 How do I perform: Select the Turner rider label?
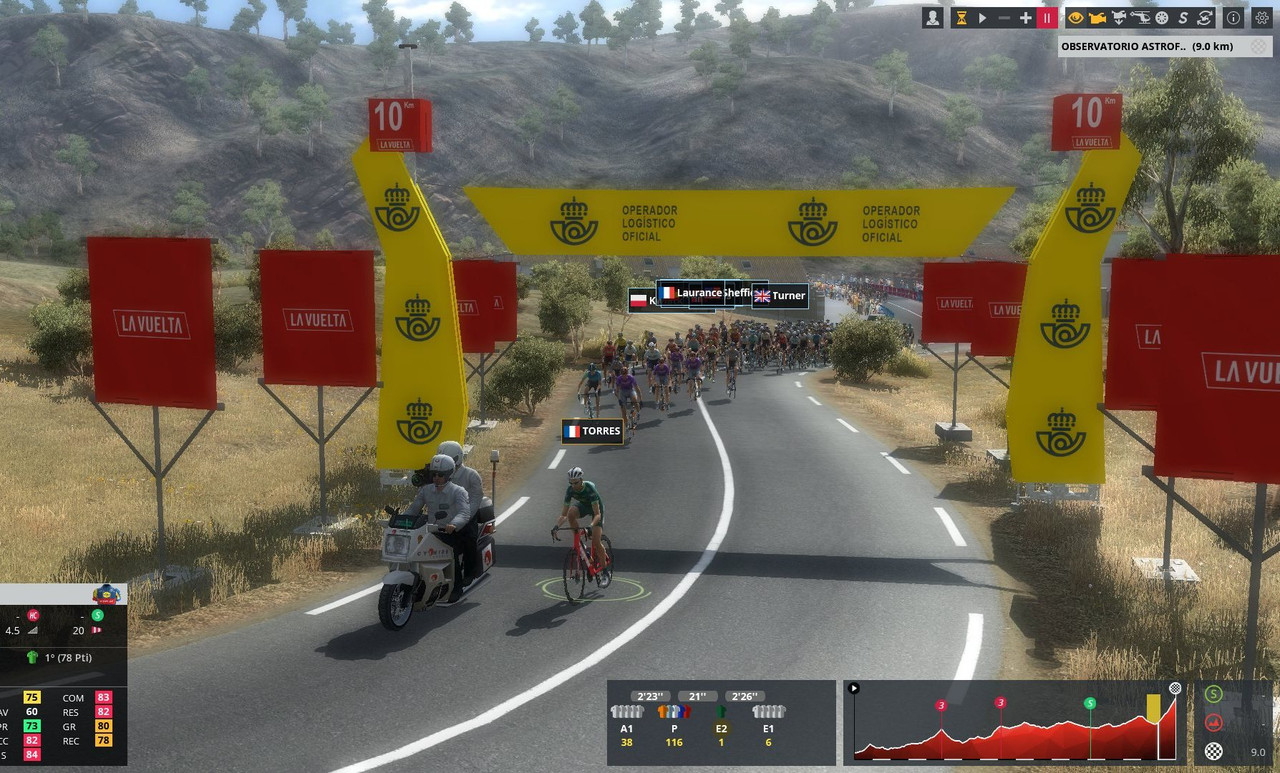pos(780,296)
